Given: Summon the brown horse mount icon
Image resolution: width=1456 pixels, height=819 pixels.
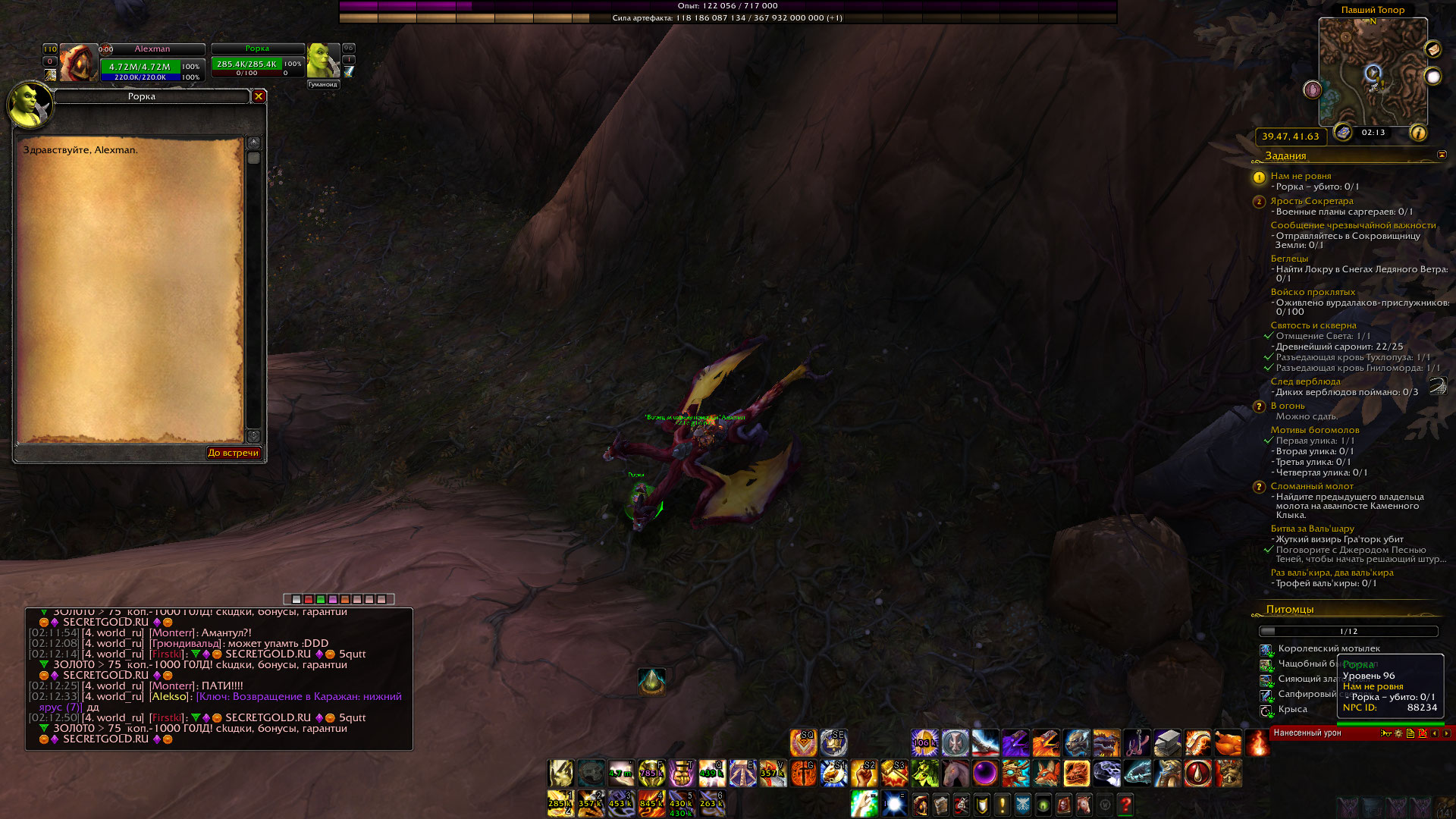Looking at the screenshot, I should click(955, 773).
